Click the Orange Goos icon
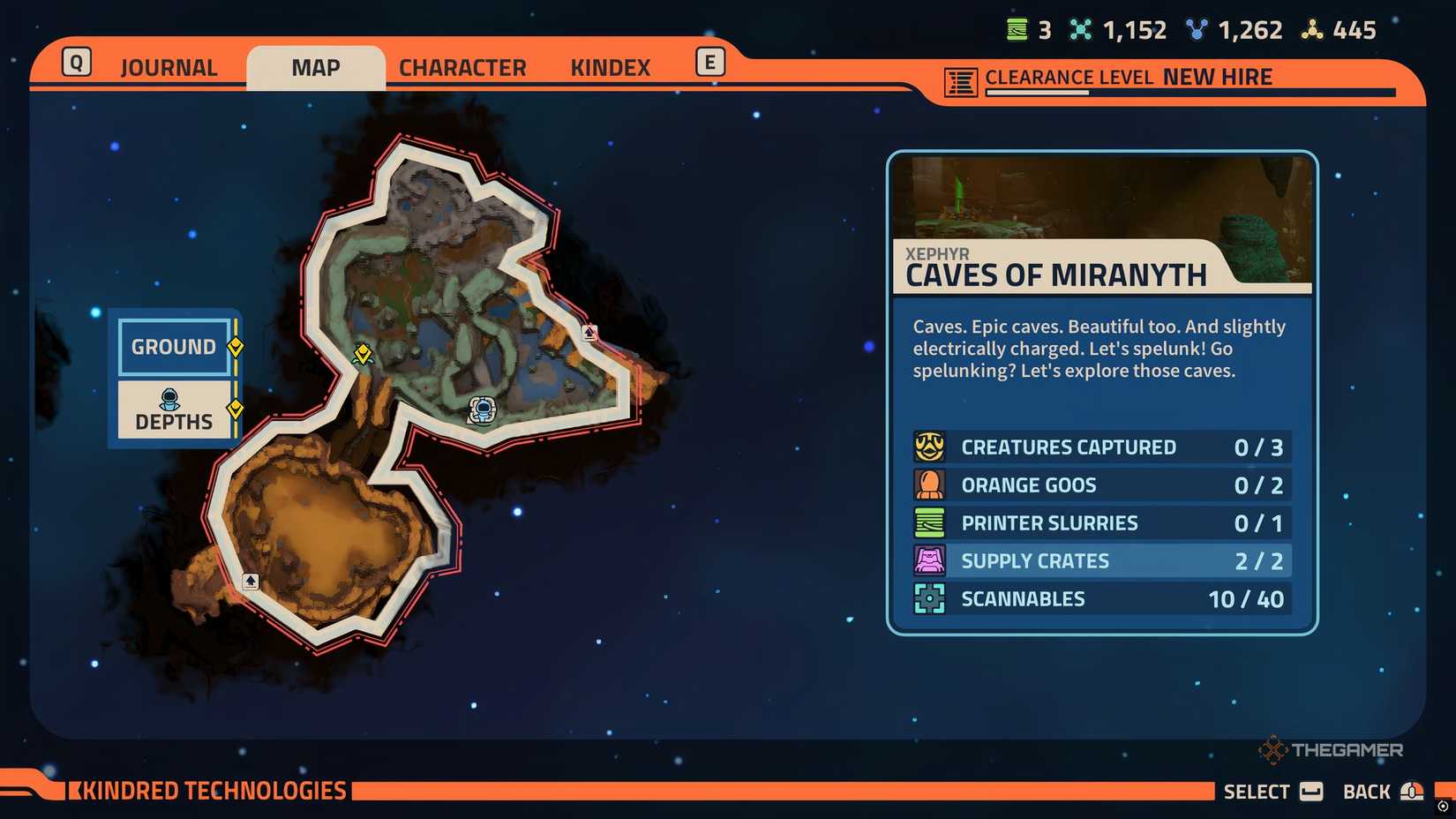This screenshot has height=819, width=1456. (x=928, y=485)
